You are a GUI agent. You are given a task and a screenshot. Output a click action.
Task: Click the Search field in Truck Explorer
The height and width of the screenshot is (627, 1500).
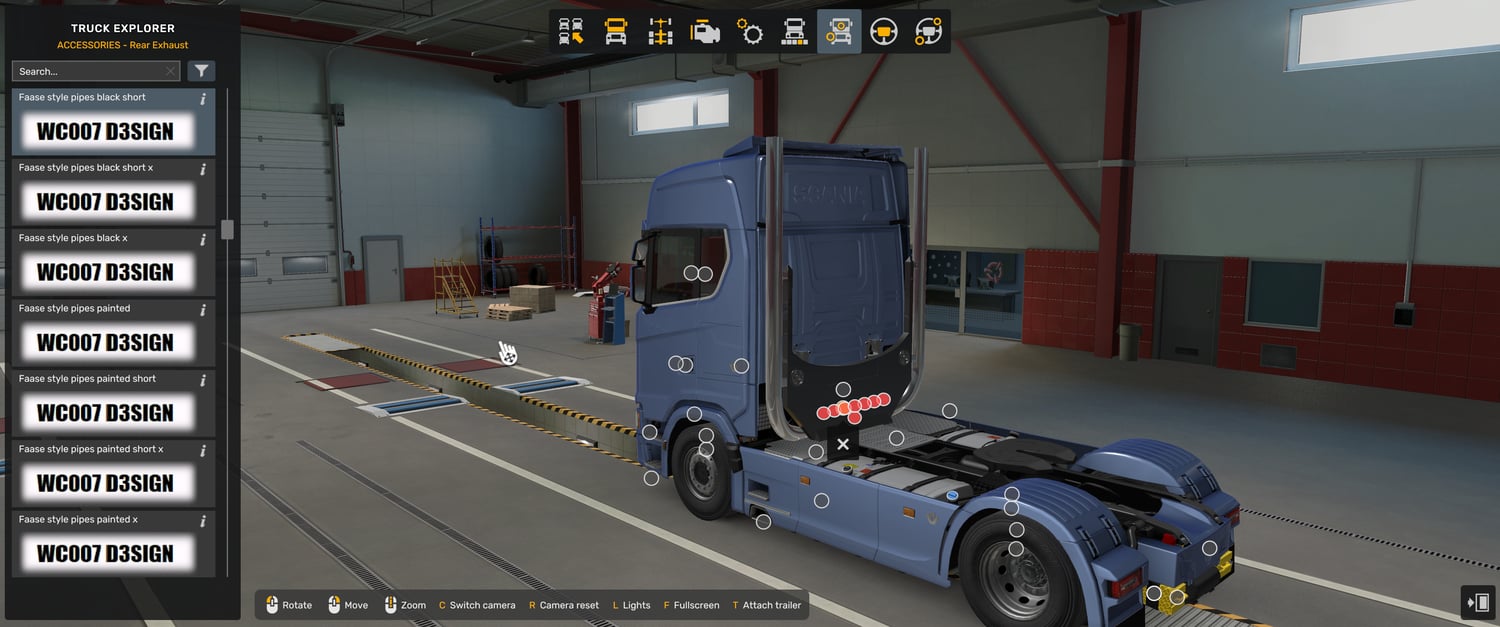[88, 71]
